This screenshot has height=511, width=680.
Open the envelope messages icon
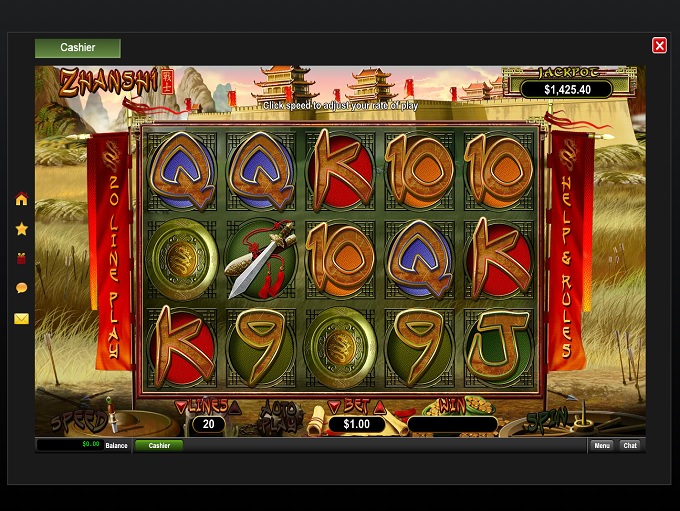[21, 319]
